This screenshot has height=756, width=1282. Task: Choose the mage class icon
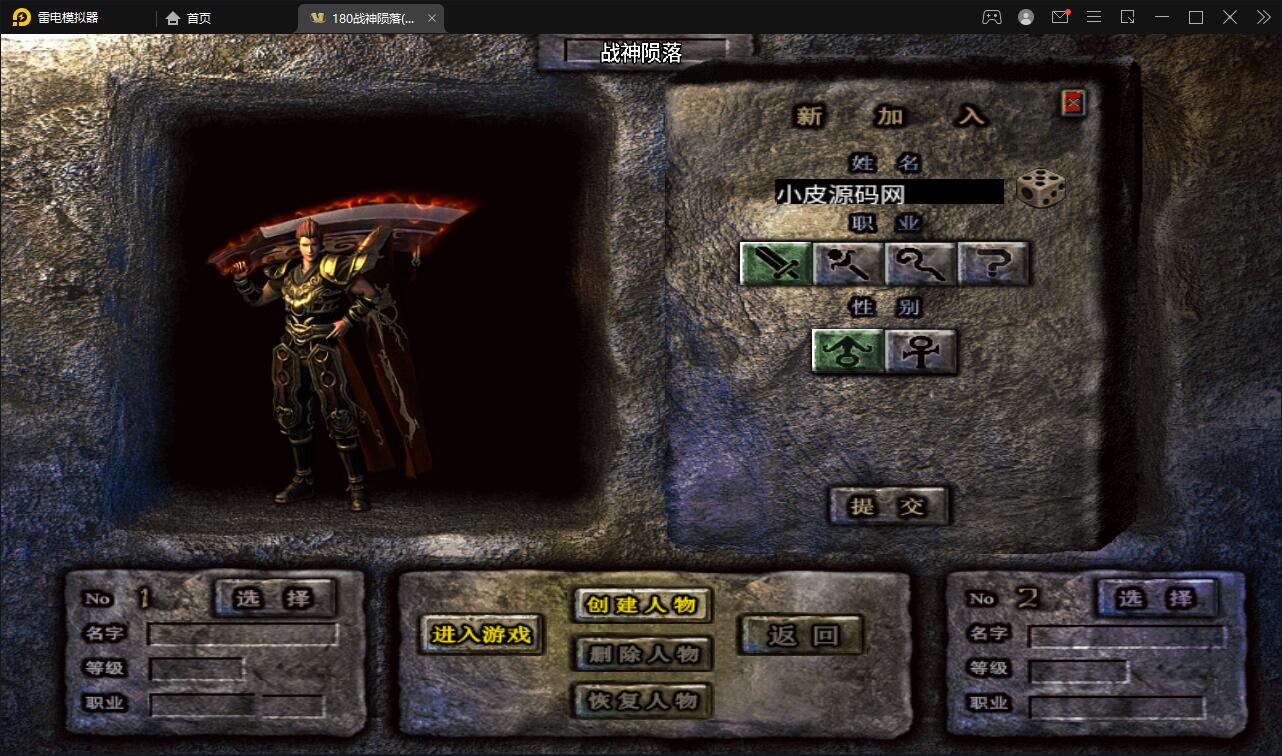(848, 264)
